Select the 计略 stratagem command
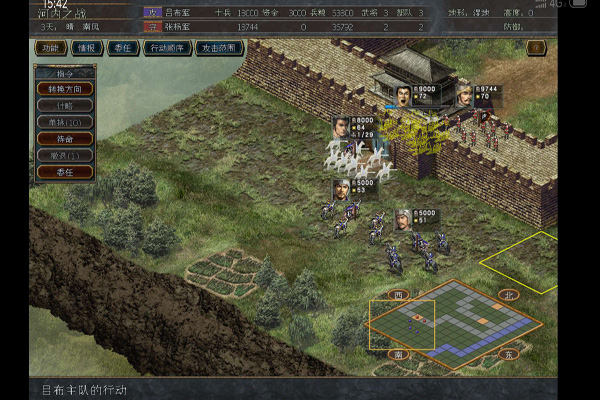Screen dimensions: 600x400 (64, 105)
